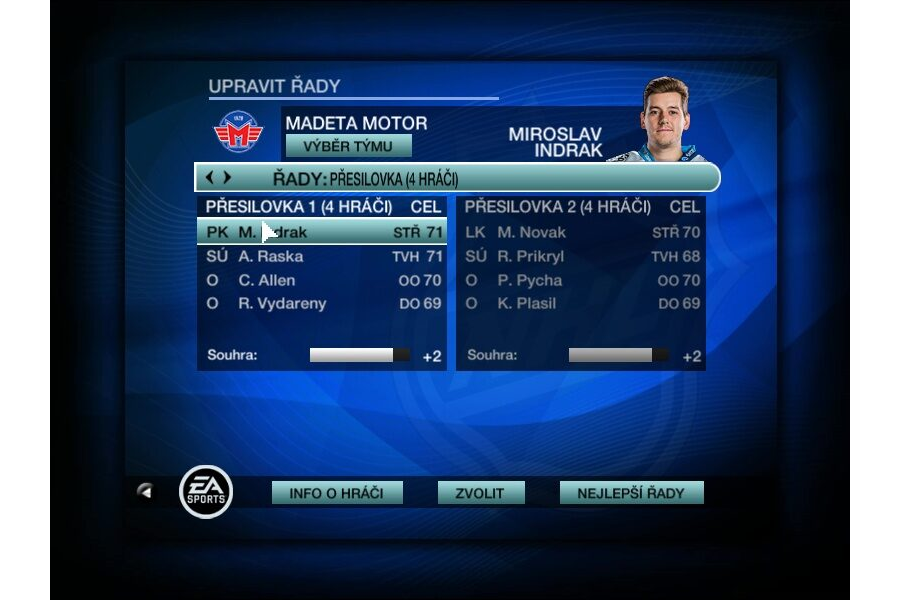Switch to previous line type with left arrow
This screenshot has width=900, height=600.
point(210,178)
